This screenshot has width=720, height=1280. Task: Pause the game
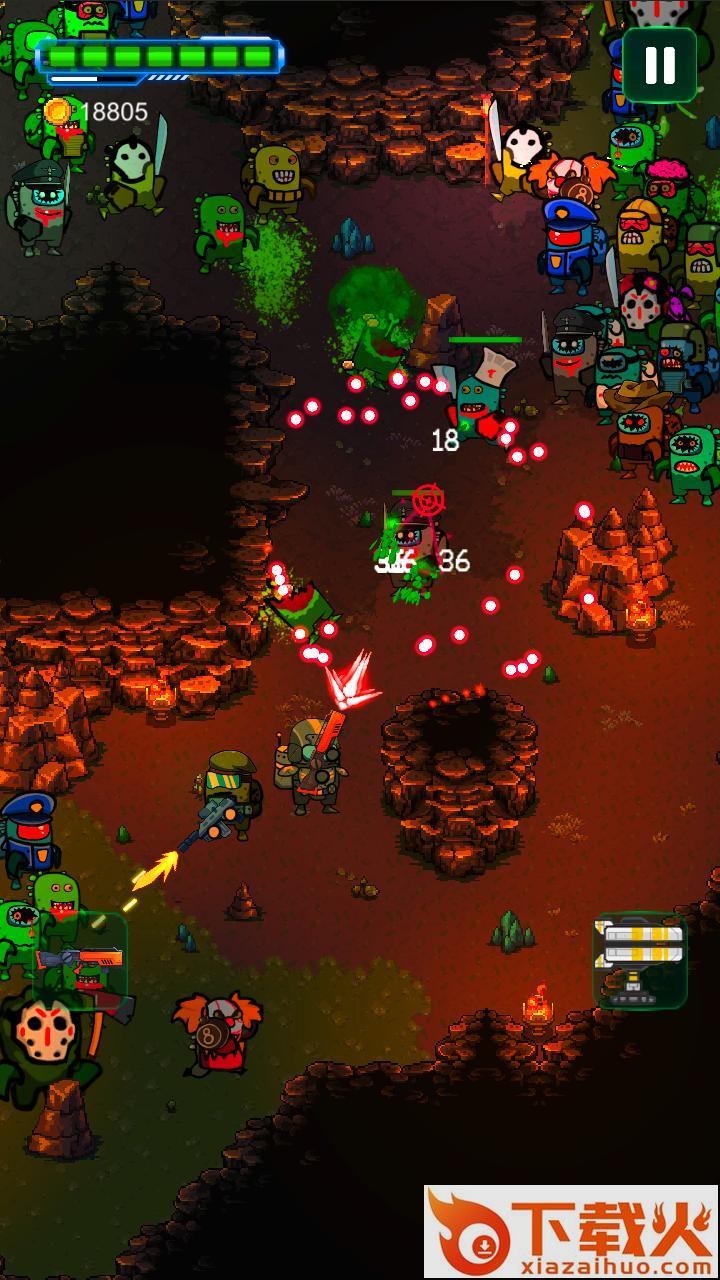pos(660,65)
